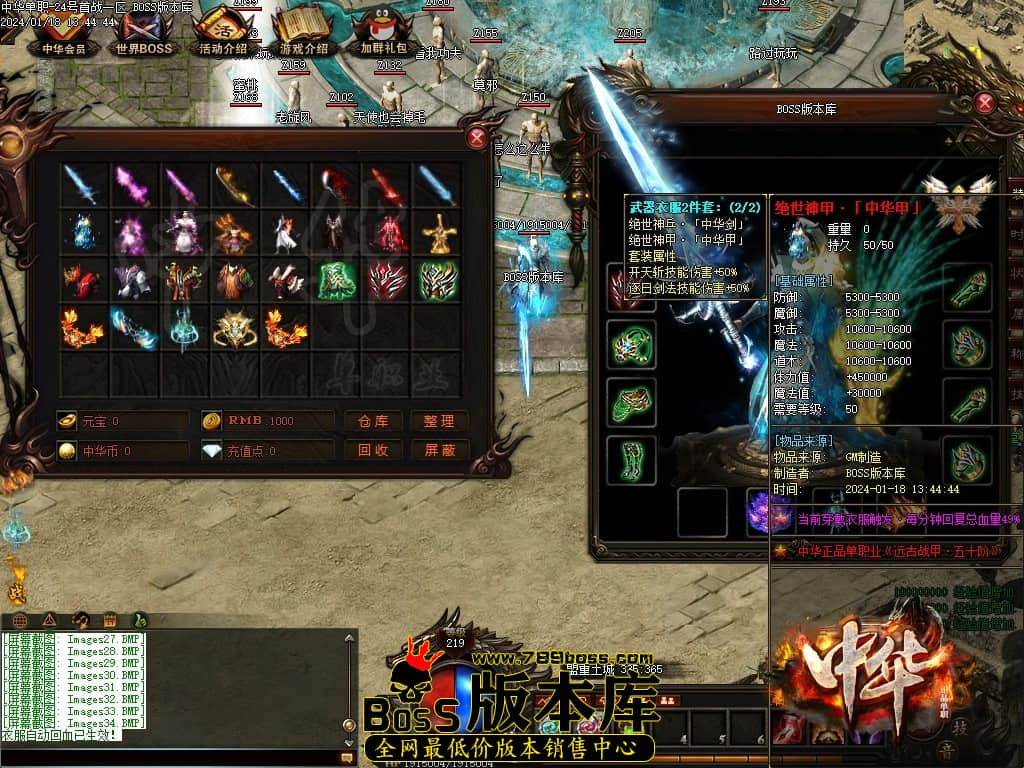Click the 屏蔽 block button

439,450
